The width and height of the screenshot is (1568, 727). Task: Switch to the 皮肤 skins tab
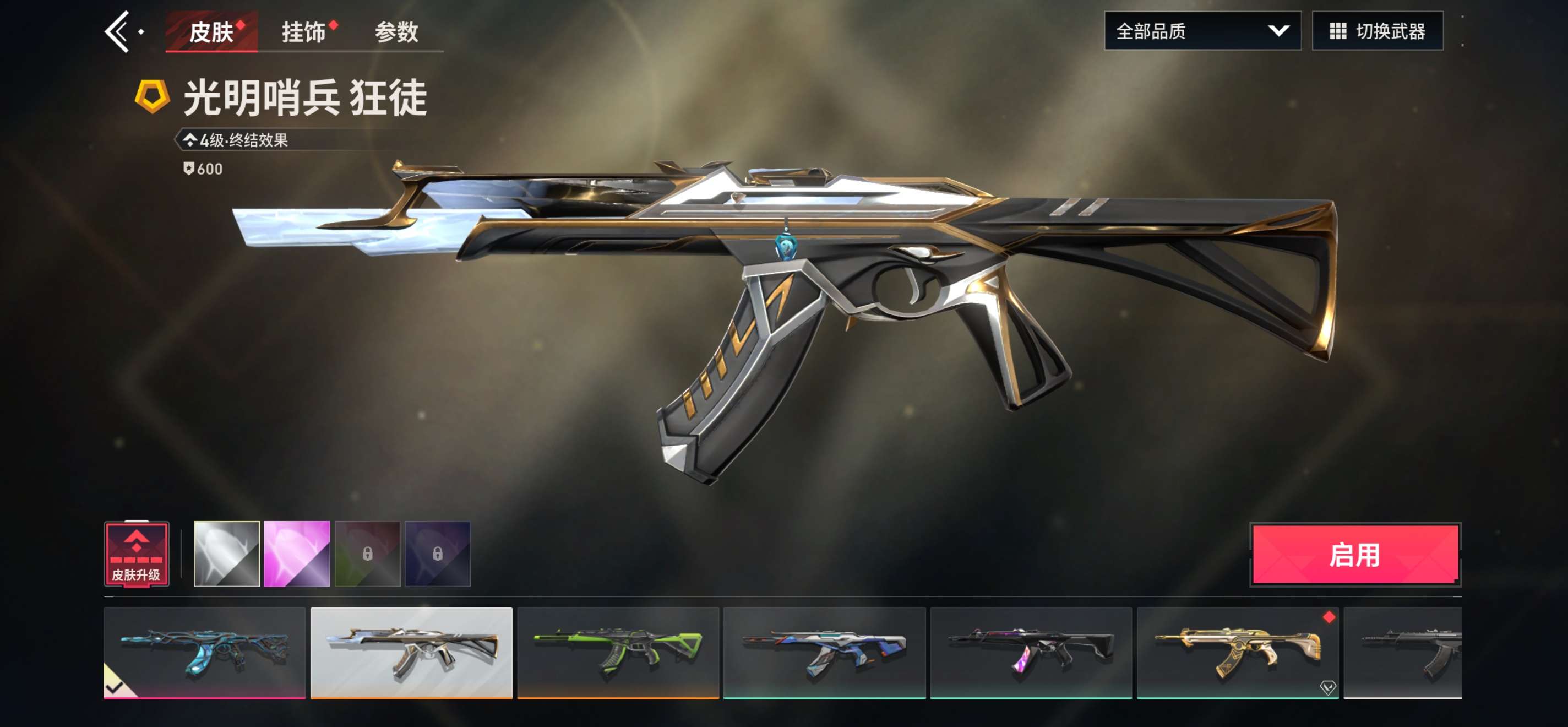coord(211,31)
